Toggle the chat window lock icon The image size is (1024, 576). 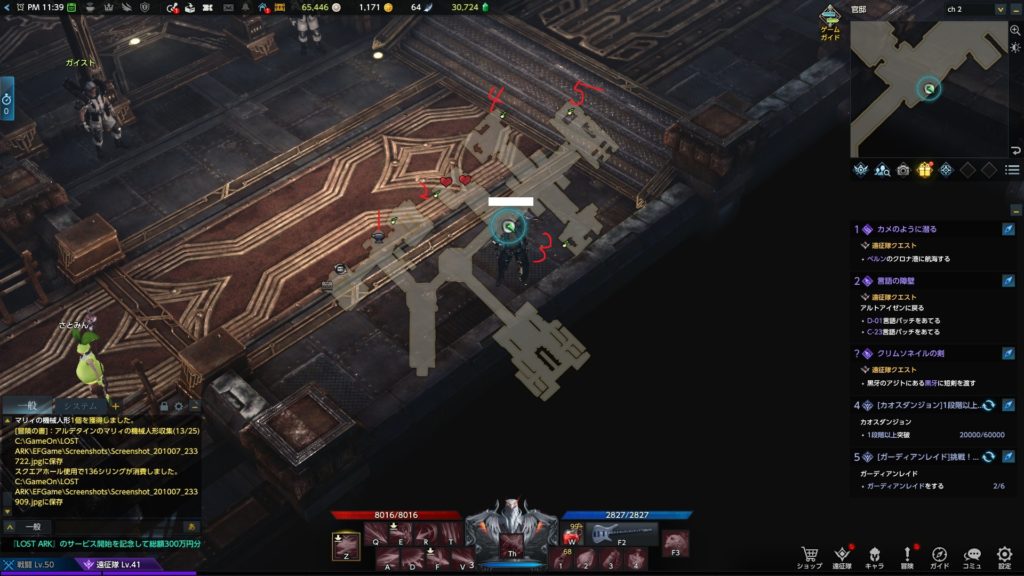[166, 406]
